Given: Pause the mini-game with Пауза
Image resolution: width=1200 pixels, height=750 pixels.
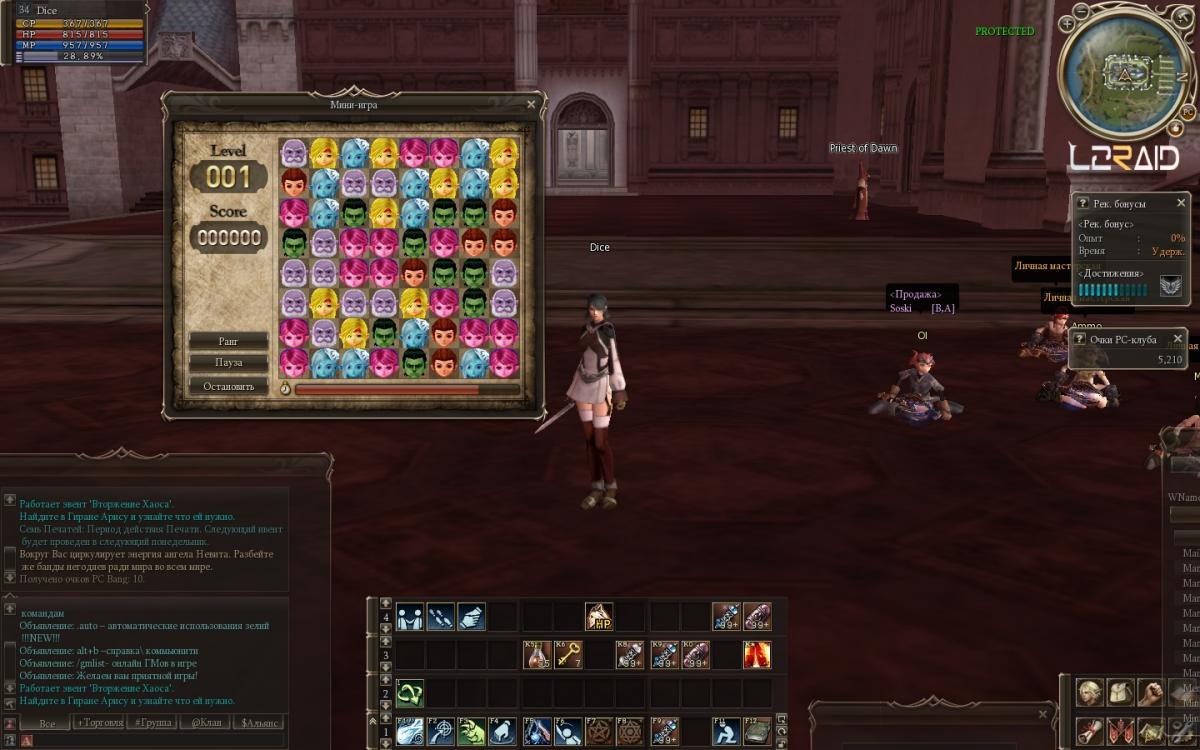Looking at the screenshot, I should 229,363.
